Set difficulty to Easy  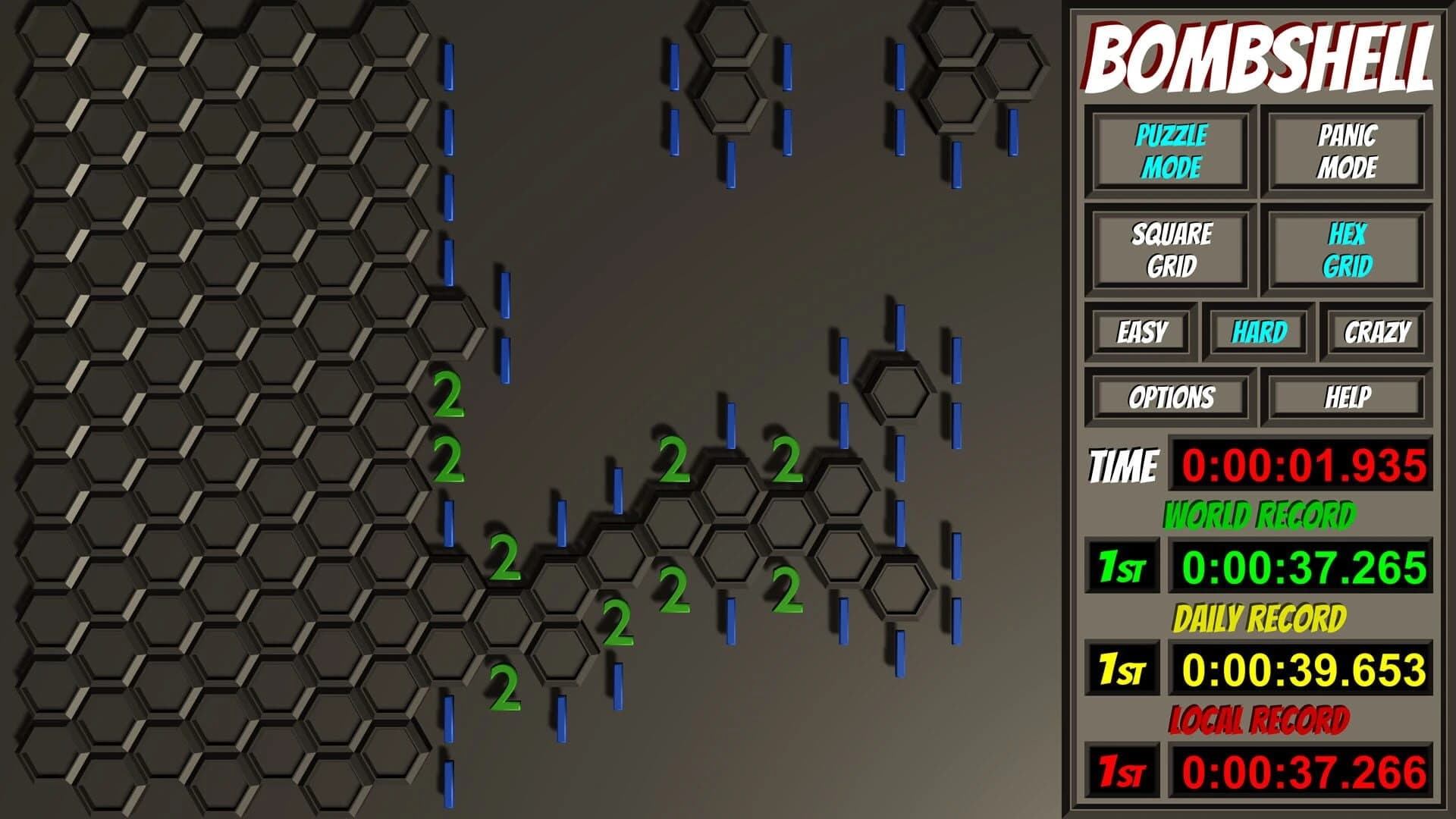(x=1141, y=331)
